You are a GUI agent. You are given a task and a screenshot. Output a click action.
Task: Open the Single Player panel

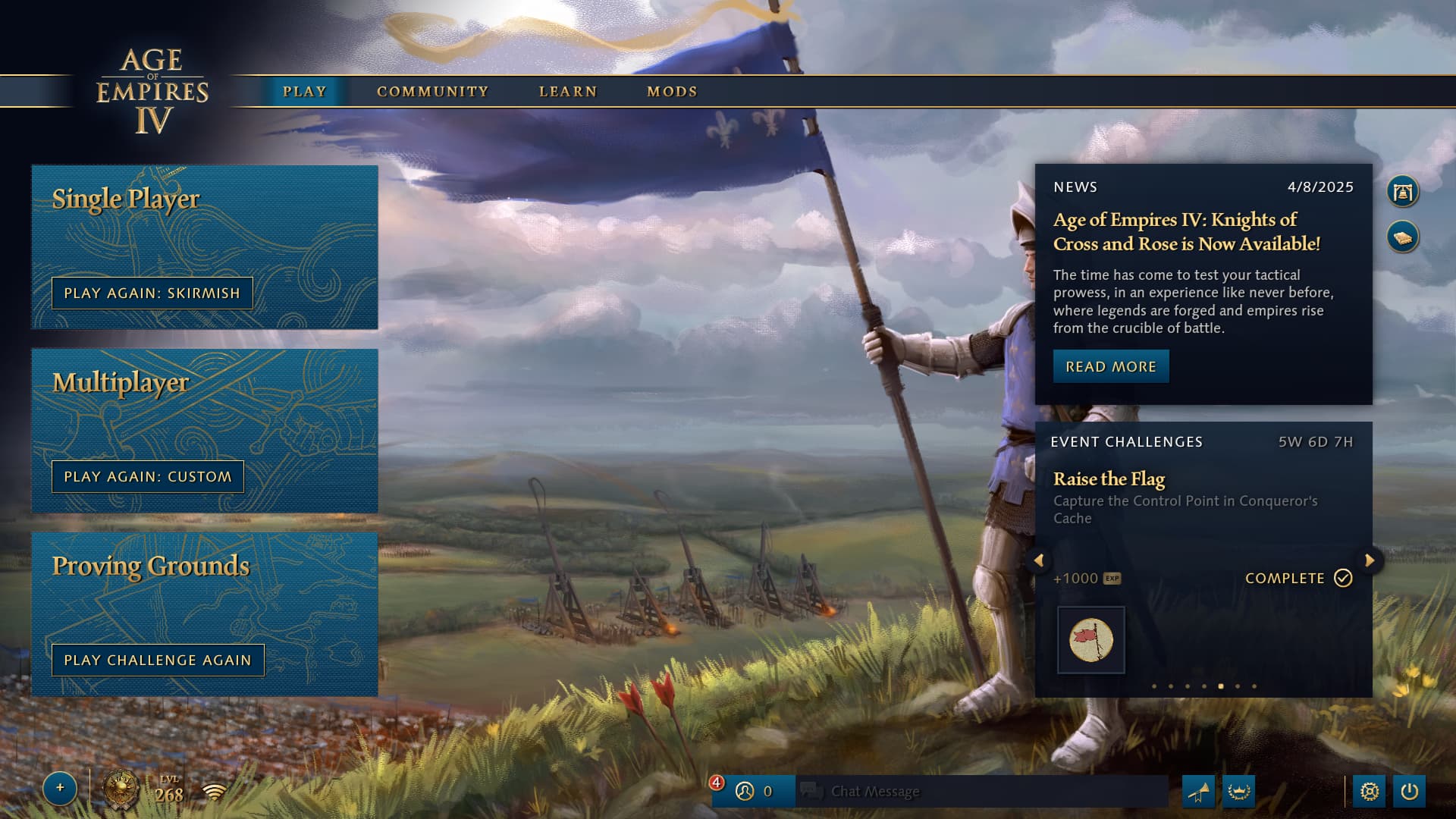click(x=204, y=220)
